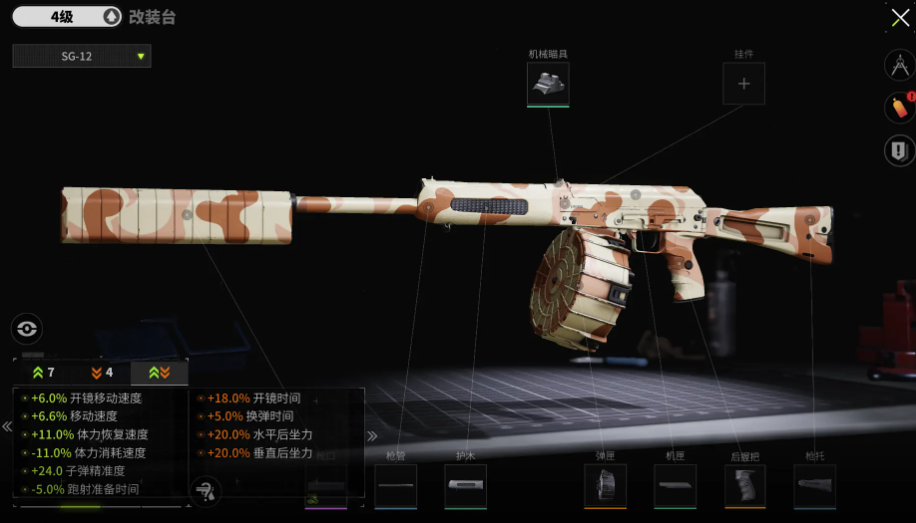Open the compass drafting tool icon
This screenshot has width=916, height=523.
[898, 66]
